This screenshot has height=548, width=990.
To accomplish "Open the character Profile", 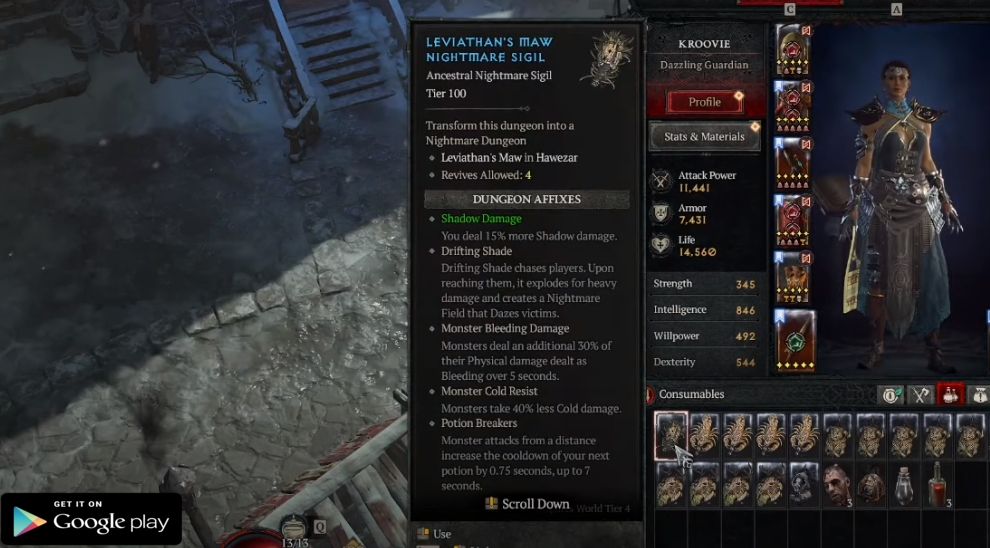I will (x=705, y=102).
